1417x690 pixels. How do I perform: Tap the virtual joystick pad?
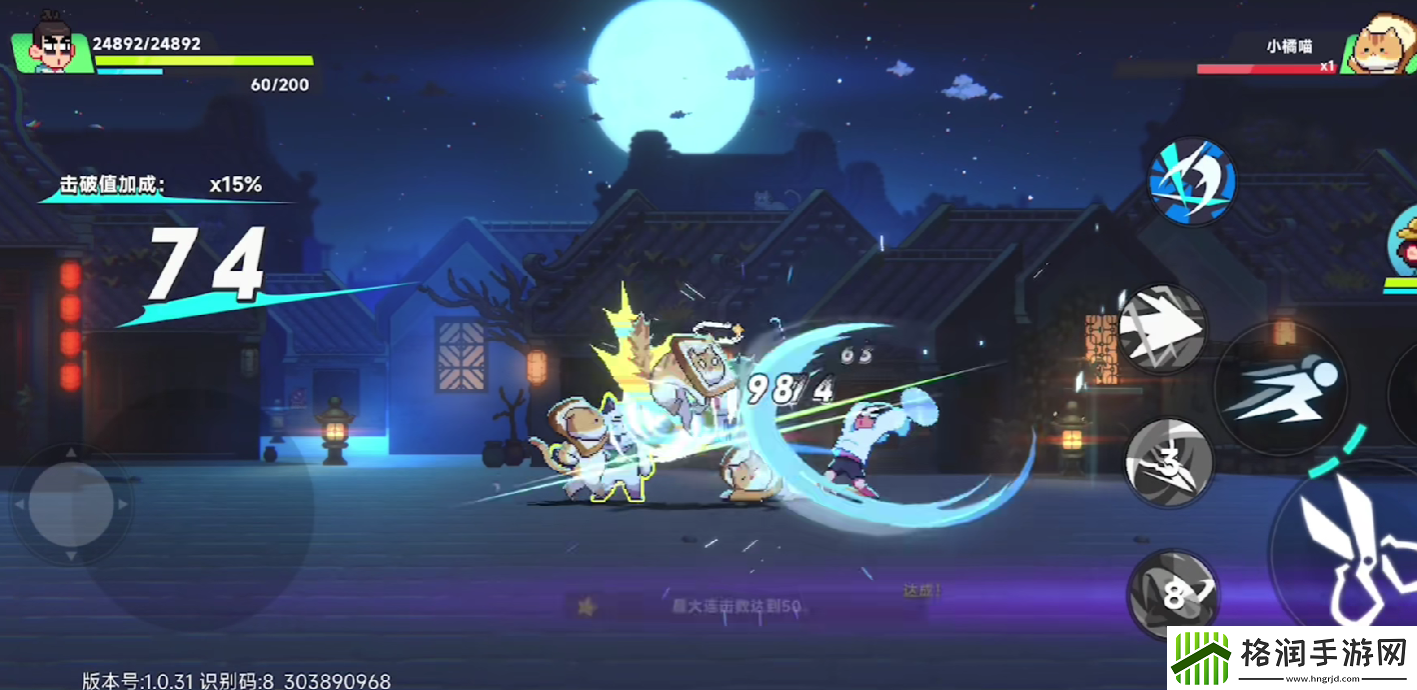[70, 504]
